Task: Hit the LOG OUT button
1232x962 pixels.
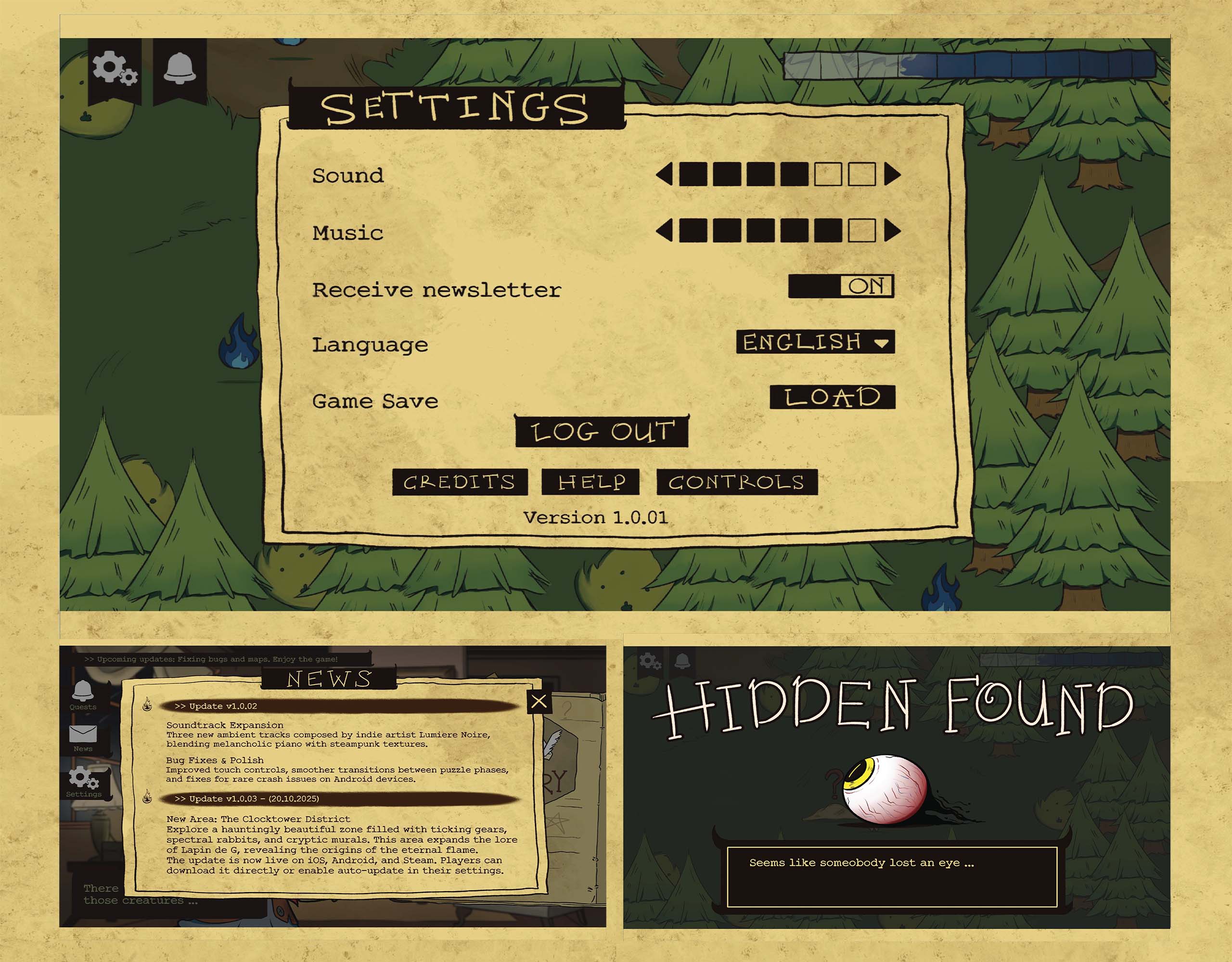Action: tap(602, 432)
